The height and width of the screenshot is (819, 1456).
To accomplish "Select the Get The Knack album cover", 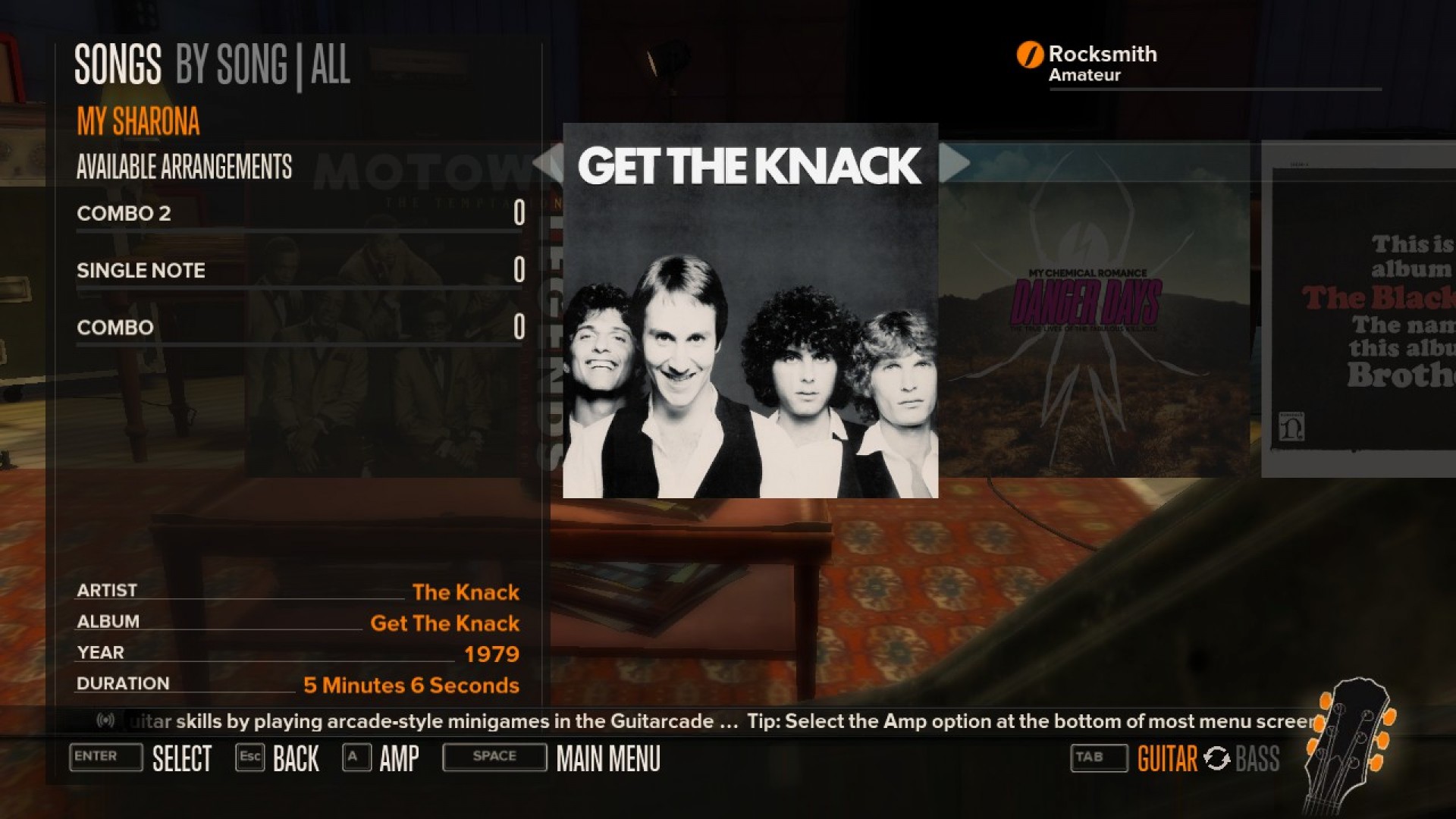I will [x=749, y=311].
